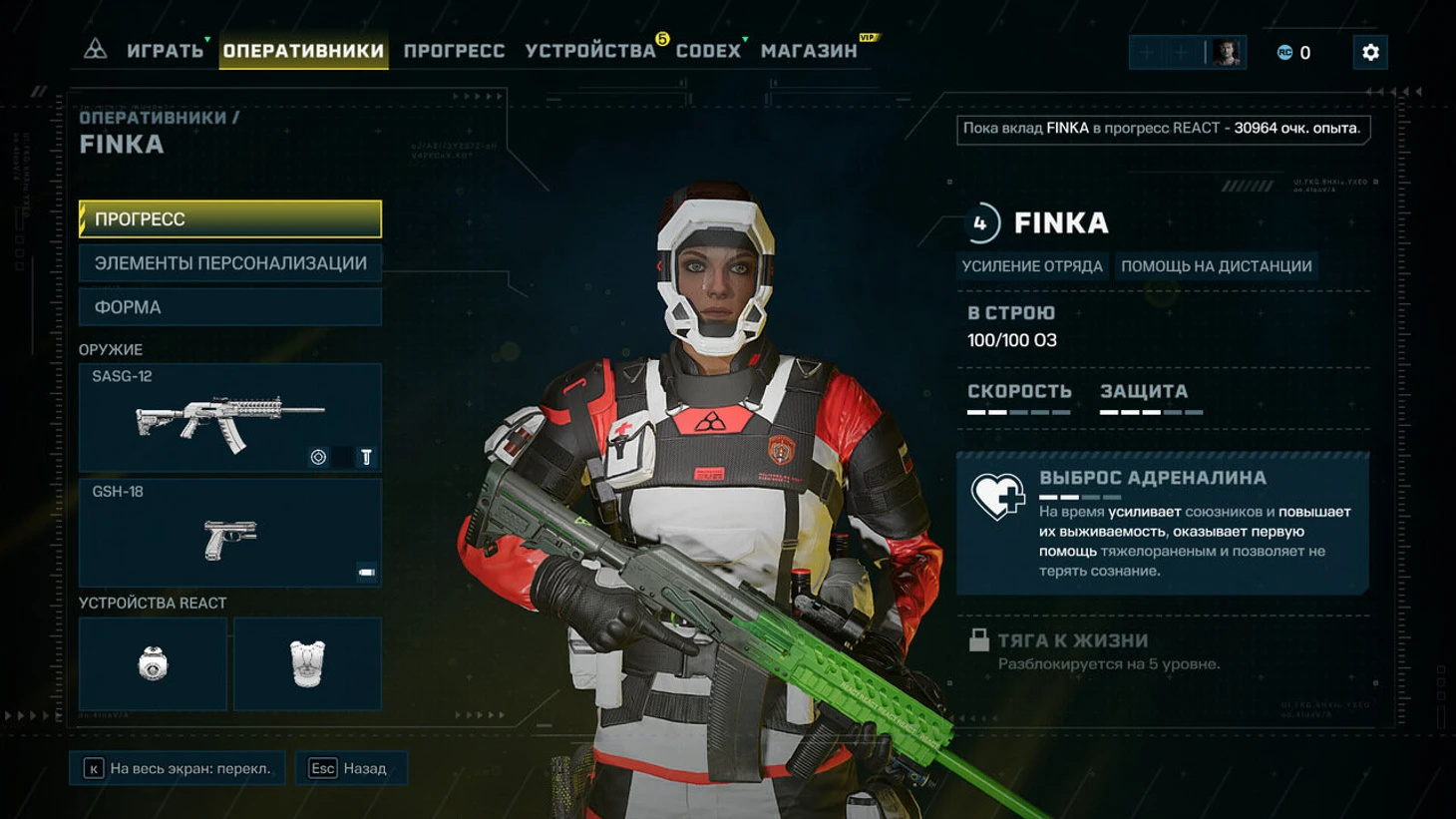Open the ИГРАТЬ tab

click(x=165, y=51)
